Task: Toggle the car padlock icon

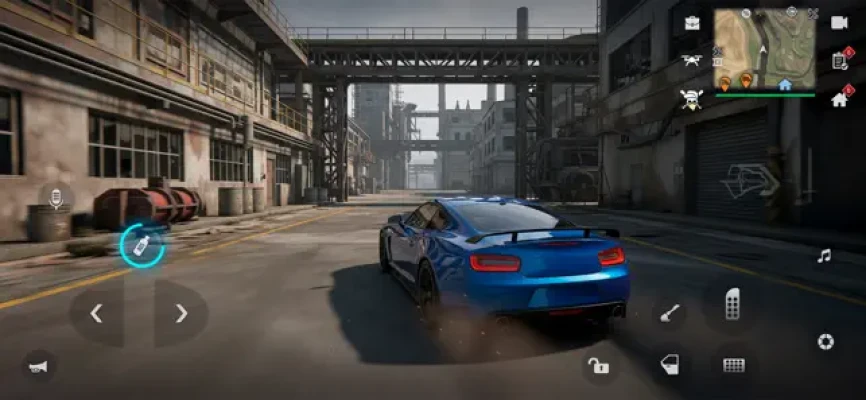Action: click(598, 365)
